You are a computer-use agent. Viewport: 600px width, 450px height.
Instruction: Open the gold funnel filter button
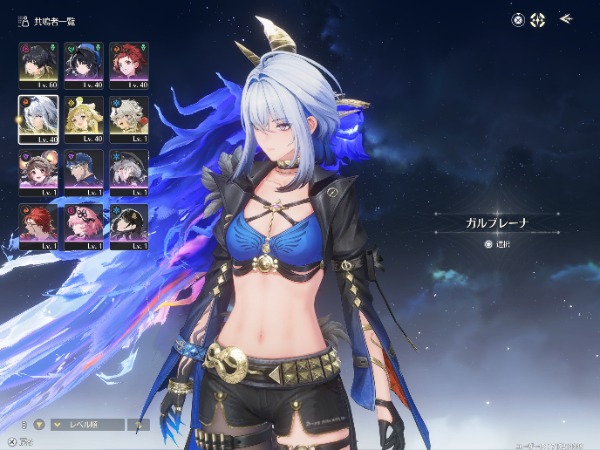coord(39,424)
